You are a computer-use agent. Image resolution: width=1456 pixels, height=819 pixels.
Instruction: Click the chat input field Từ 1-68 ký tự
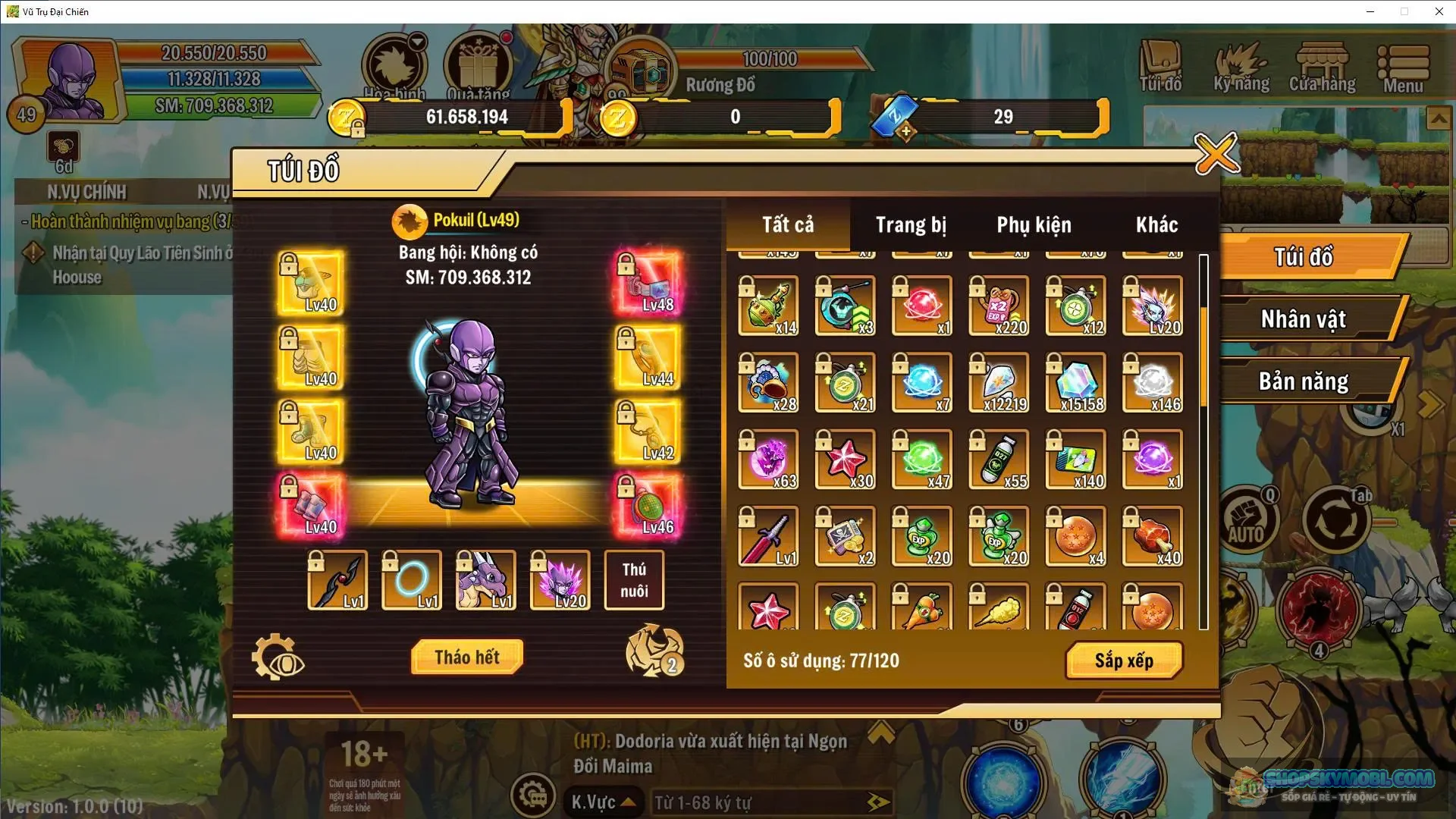click(766, 802)
